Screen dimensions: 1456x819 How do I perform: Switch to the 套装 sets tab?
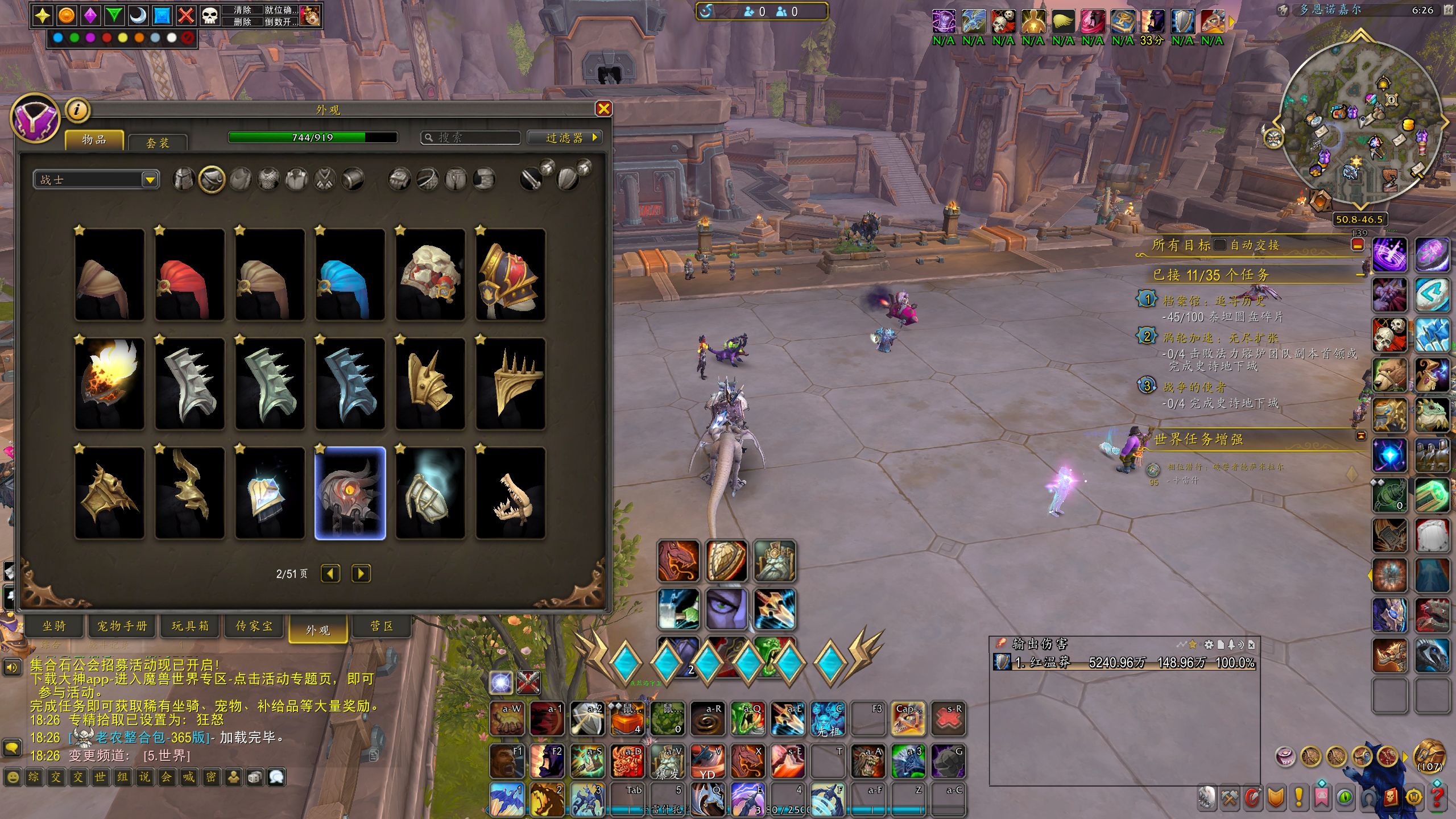click(158, 143)
